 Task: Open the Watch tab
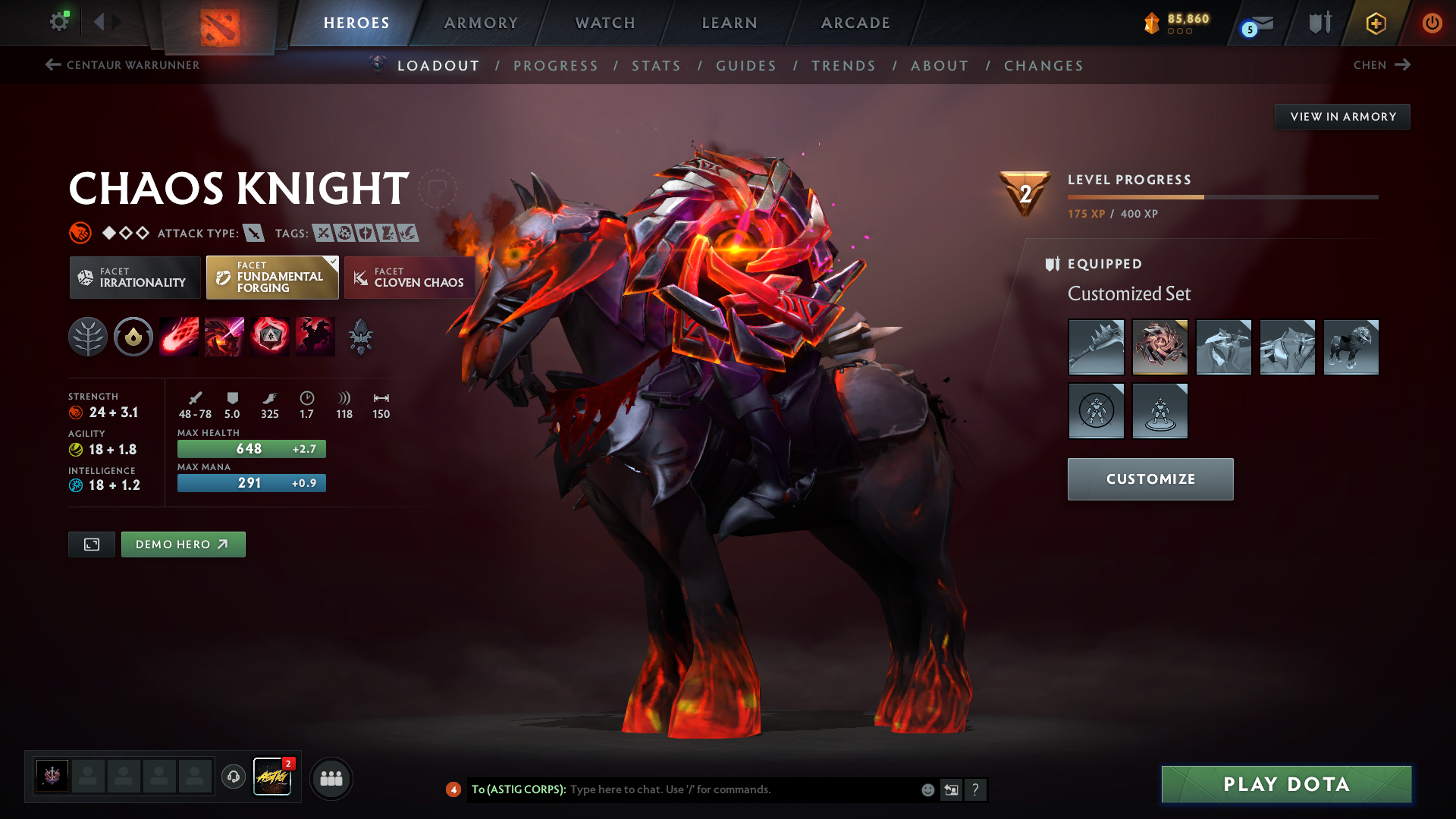(605, 23)
